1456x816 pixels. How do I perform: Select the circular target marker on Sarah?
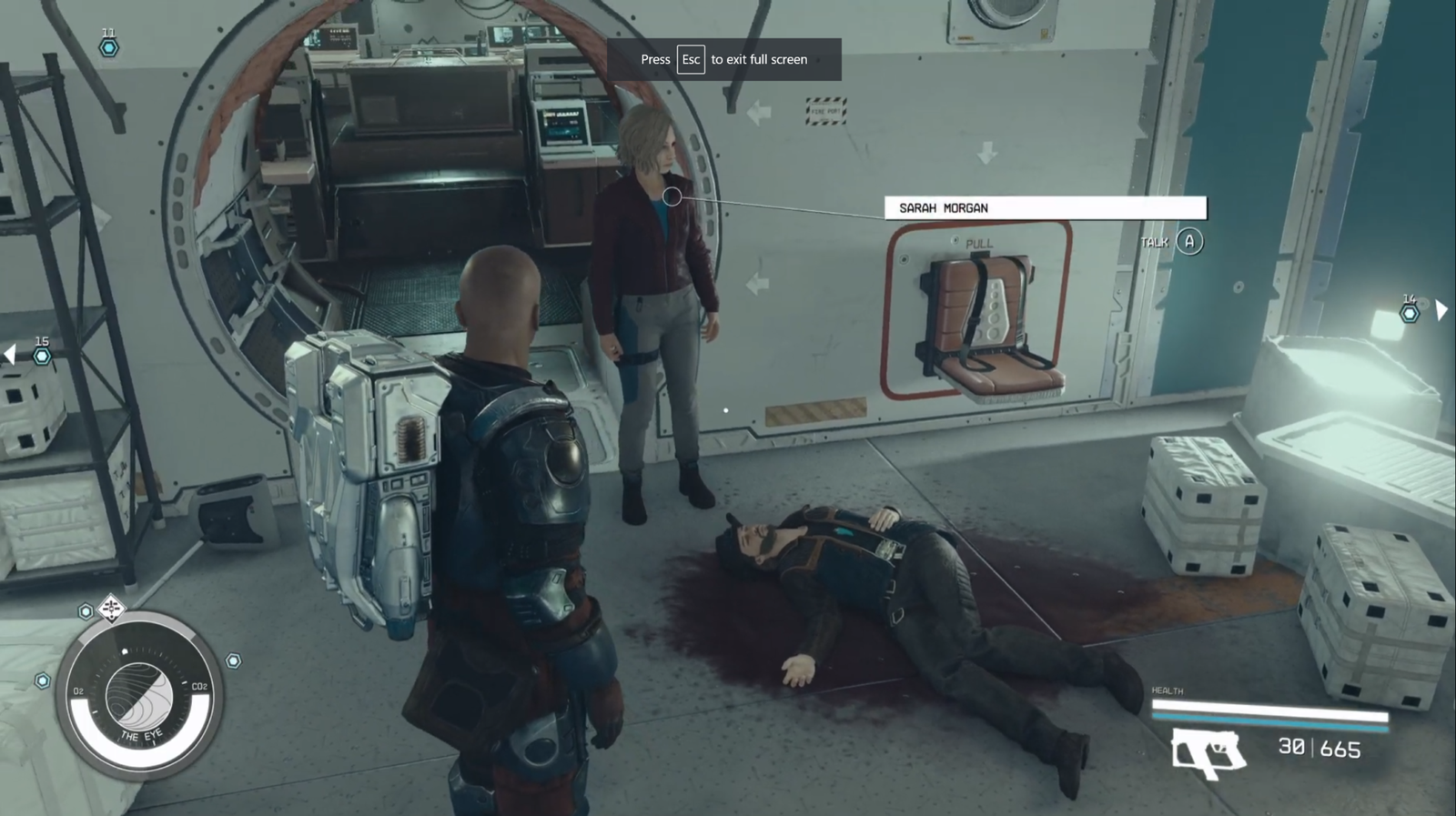[x=672, y=196]
